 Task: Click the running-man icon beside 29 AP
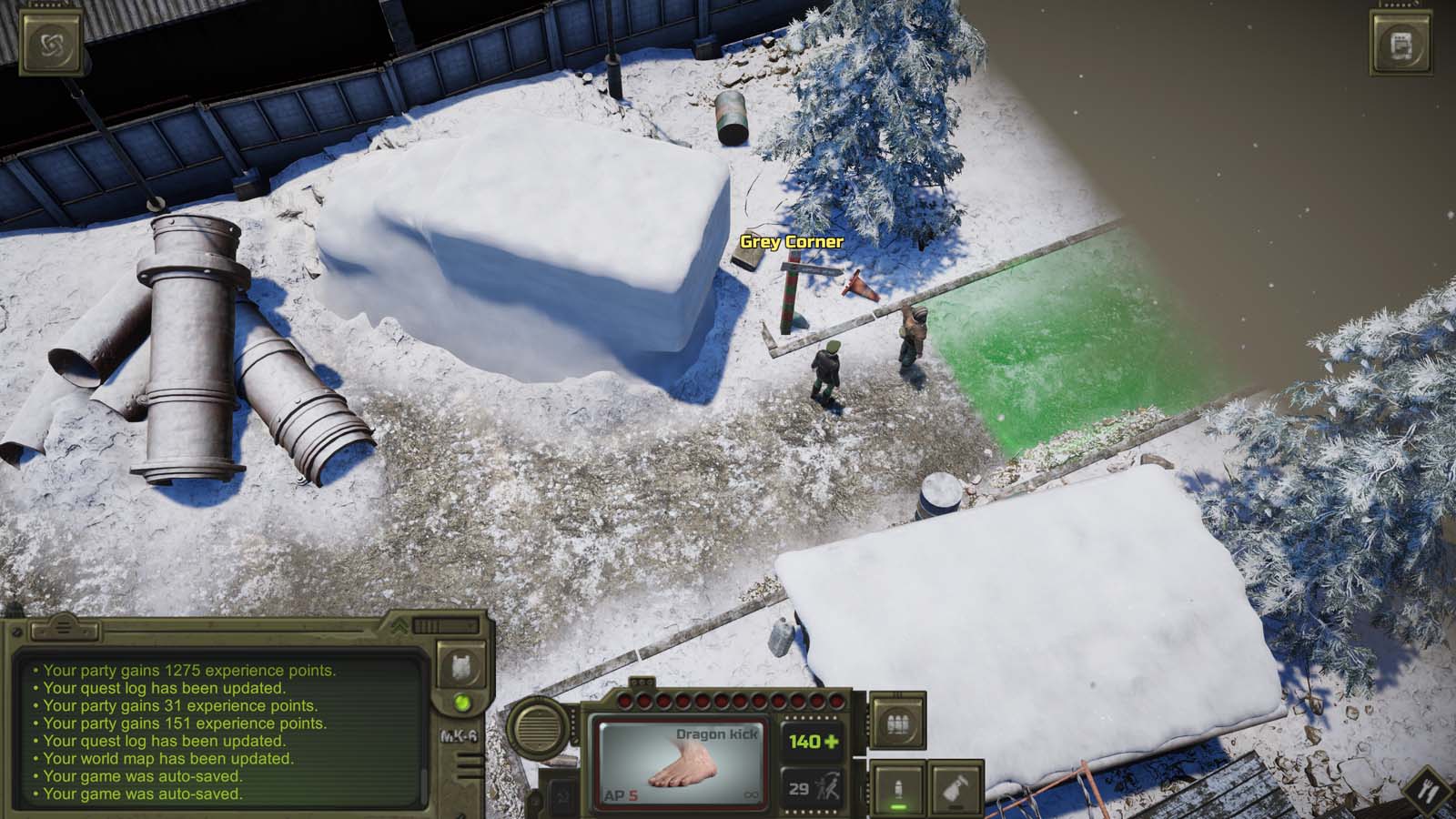click(x=830, y=786)
